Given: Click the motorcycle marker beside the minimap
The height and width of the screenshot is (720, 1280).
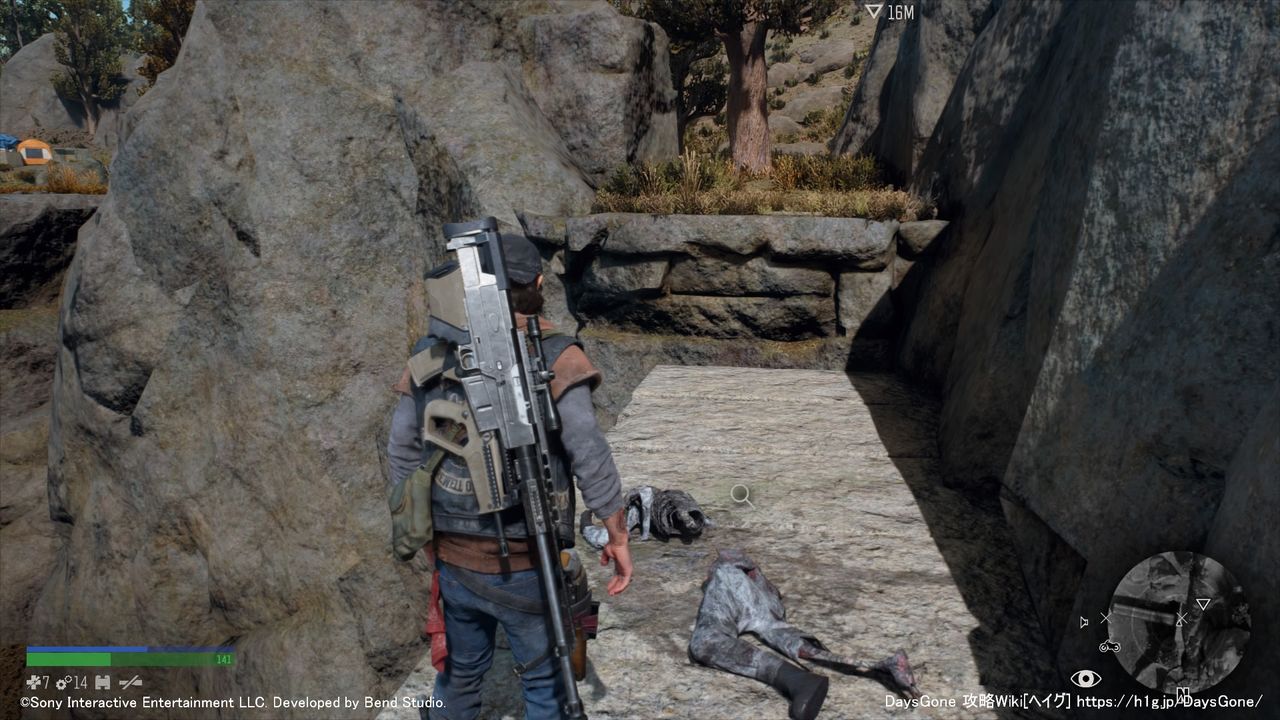Looking at the screenshot, I should click(1109, 646).
